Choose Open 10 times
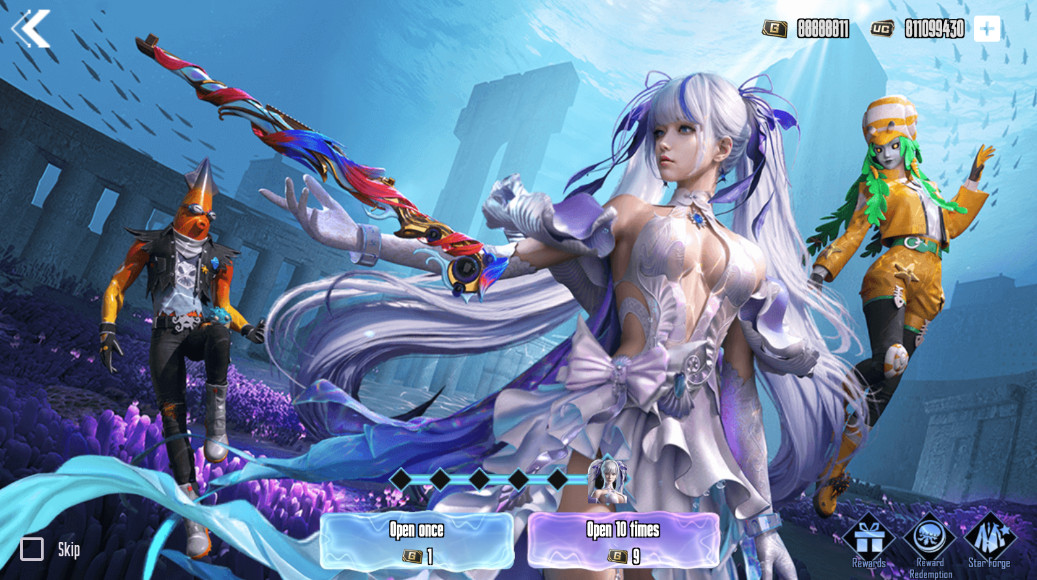Image resolution: width=1037 pixels, height=580 pixels. (x=624, y=541)
